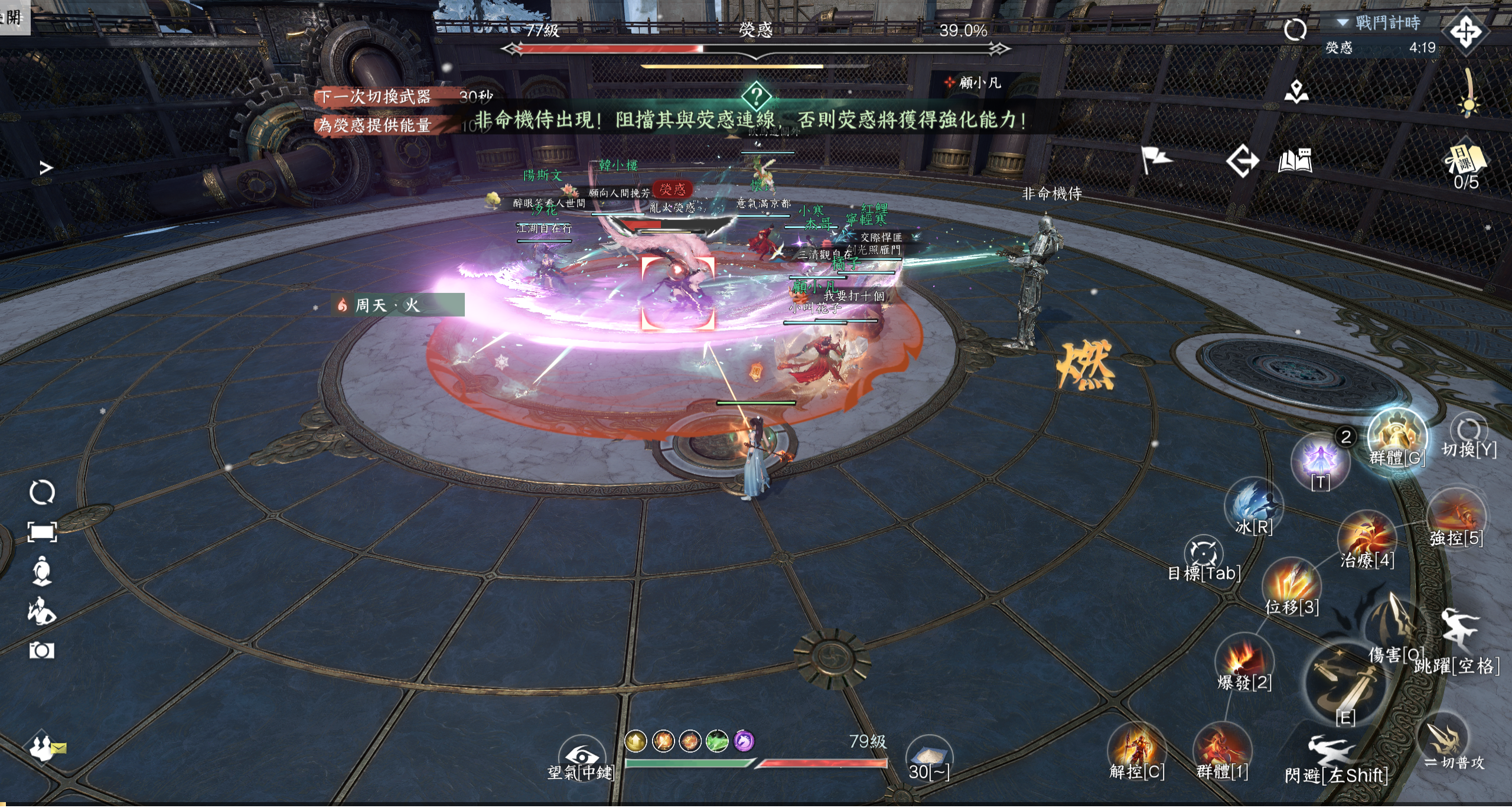Screen dimensions: 1512x808
Task: Activate the glowing 群體[G] skill
Action: 1397,439
